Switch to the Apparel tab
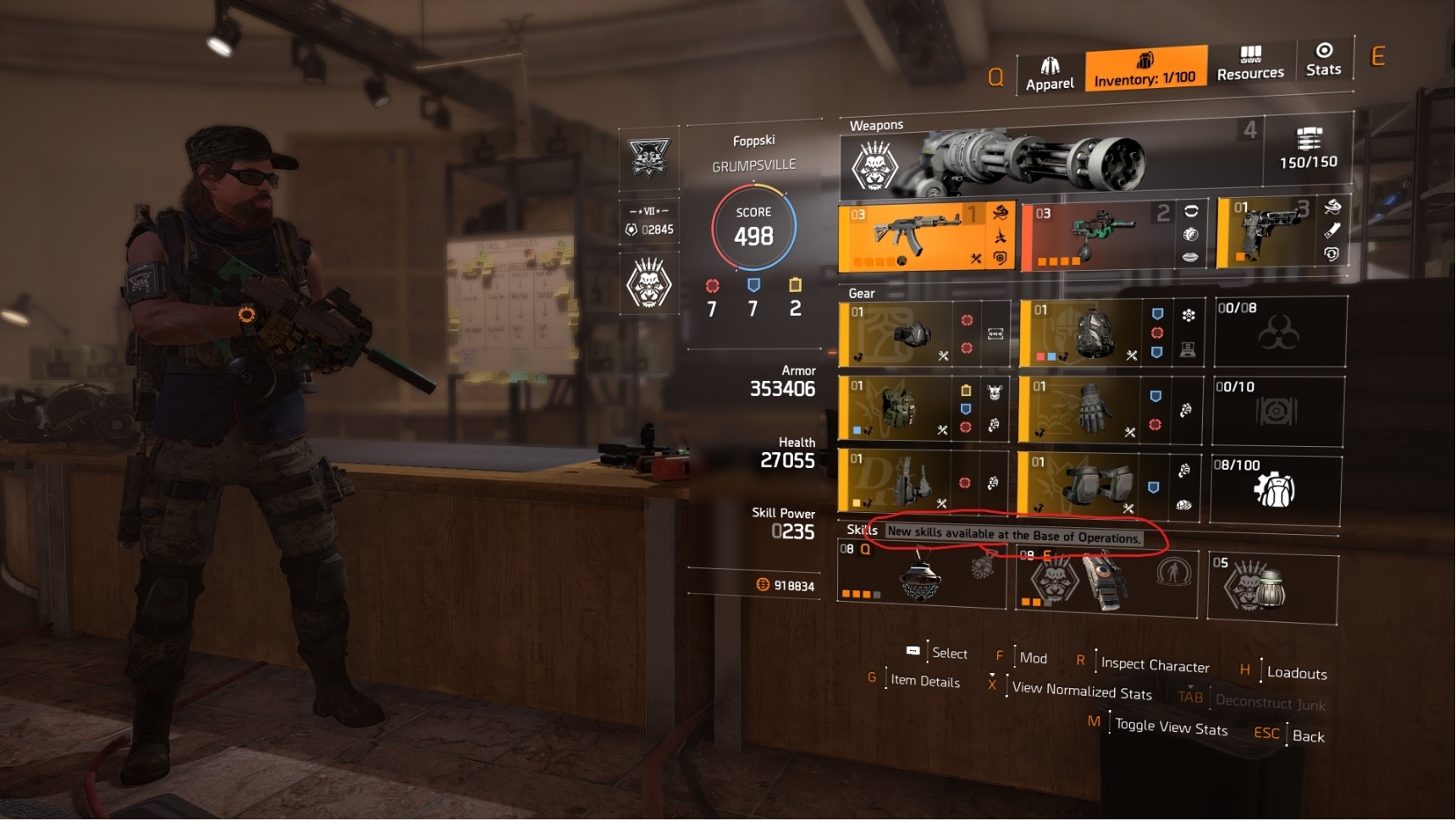Screen dimensions: 1456x821 1050,74
